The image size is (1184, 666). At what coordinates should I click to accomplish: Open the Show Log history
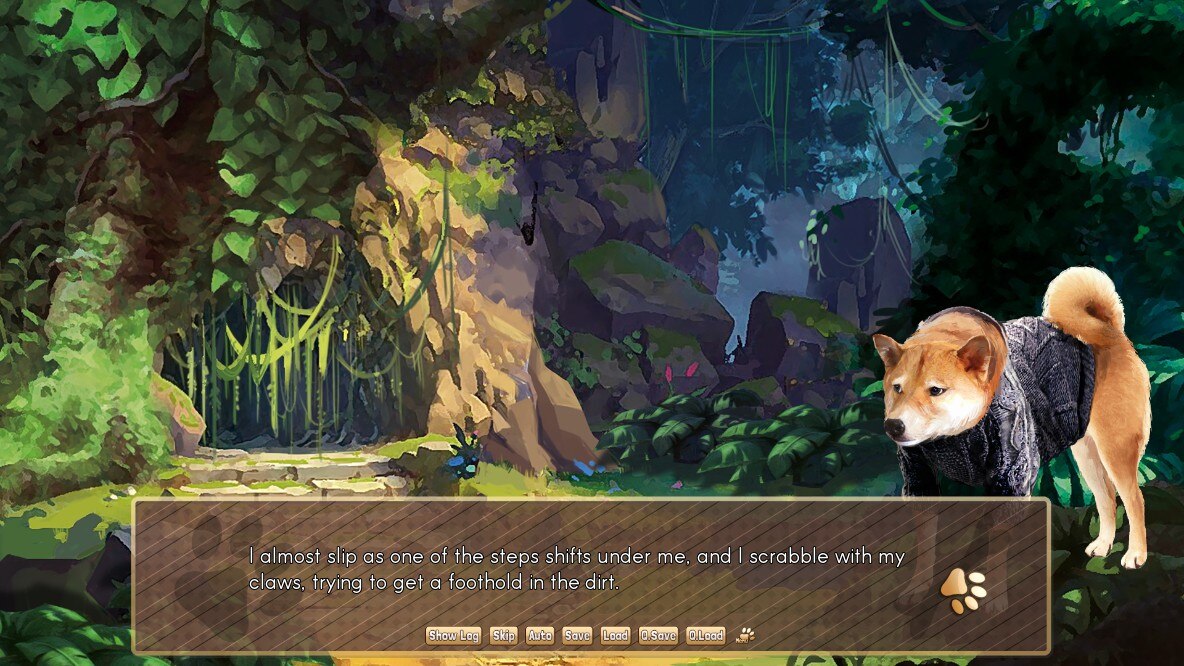tap(454, 635)
